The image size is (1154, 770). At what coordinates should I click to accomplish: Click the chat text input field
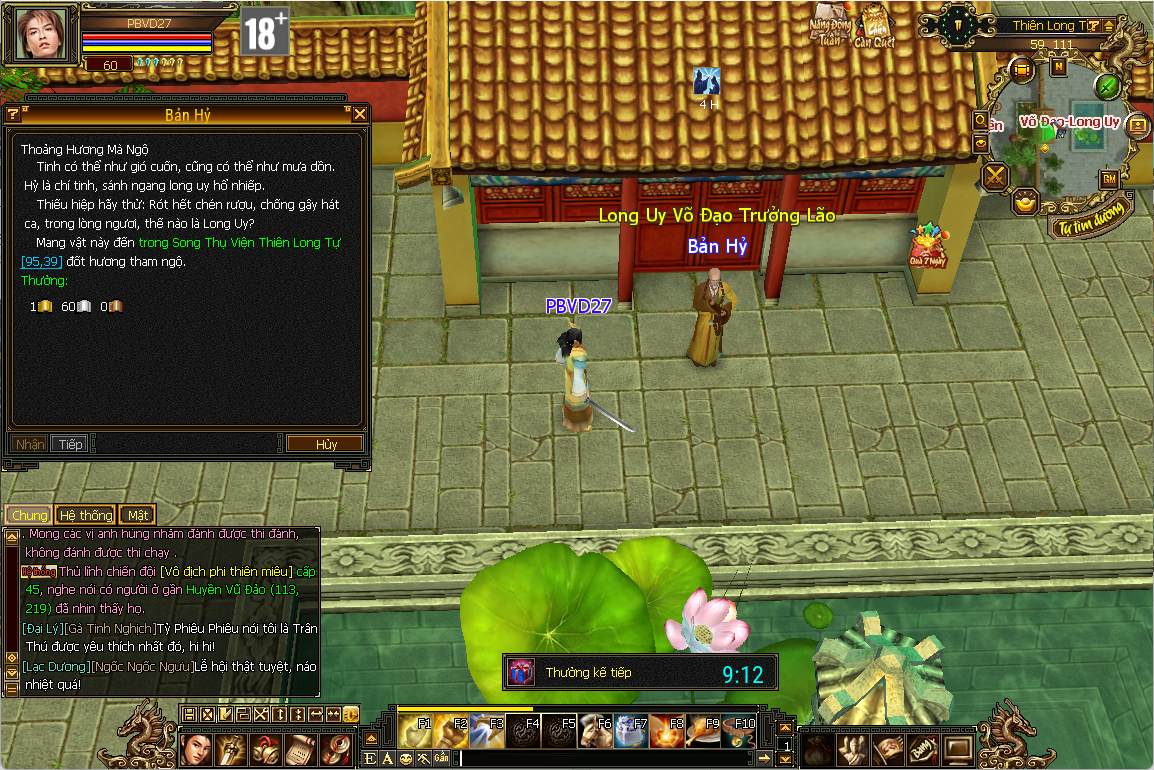(600, 758)
